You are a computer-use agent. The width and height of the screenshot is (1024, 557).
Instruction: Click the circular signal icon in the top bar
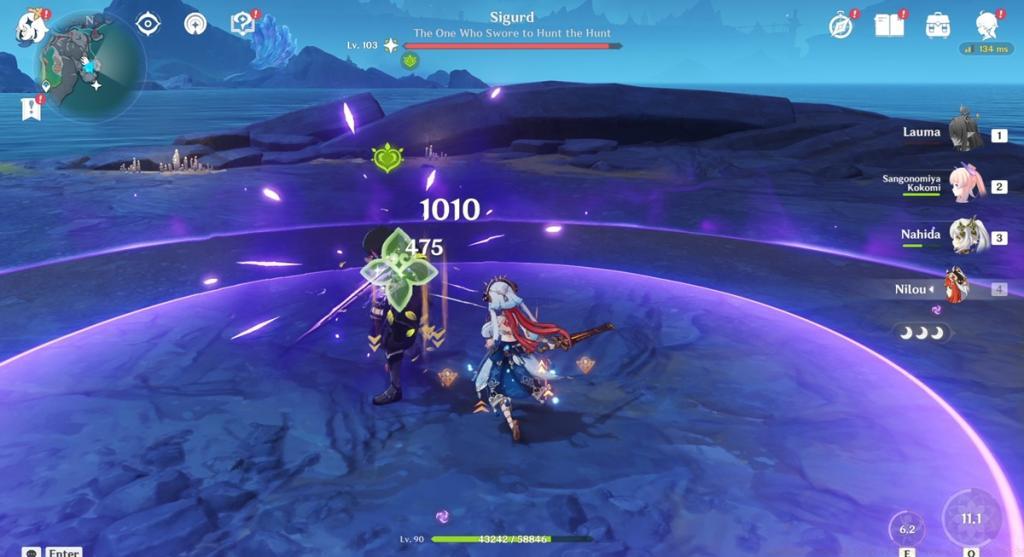pyautogui.click(x=195, y=24)
